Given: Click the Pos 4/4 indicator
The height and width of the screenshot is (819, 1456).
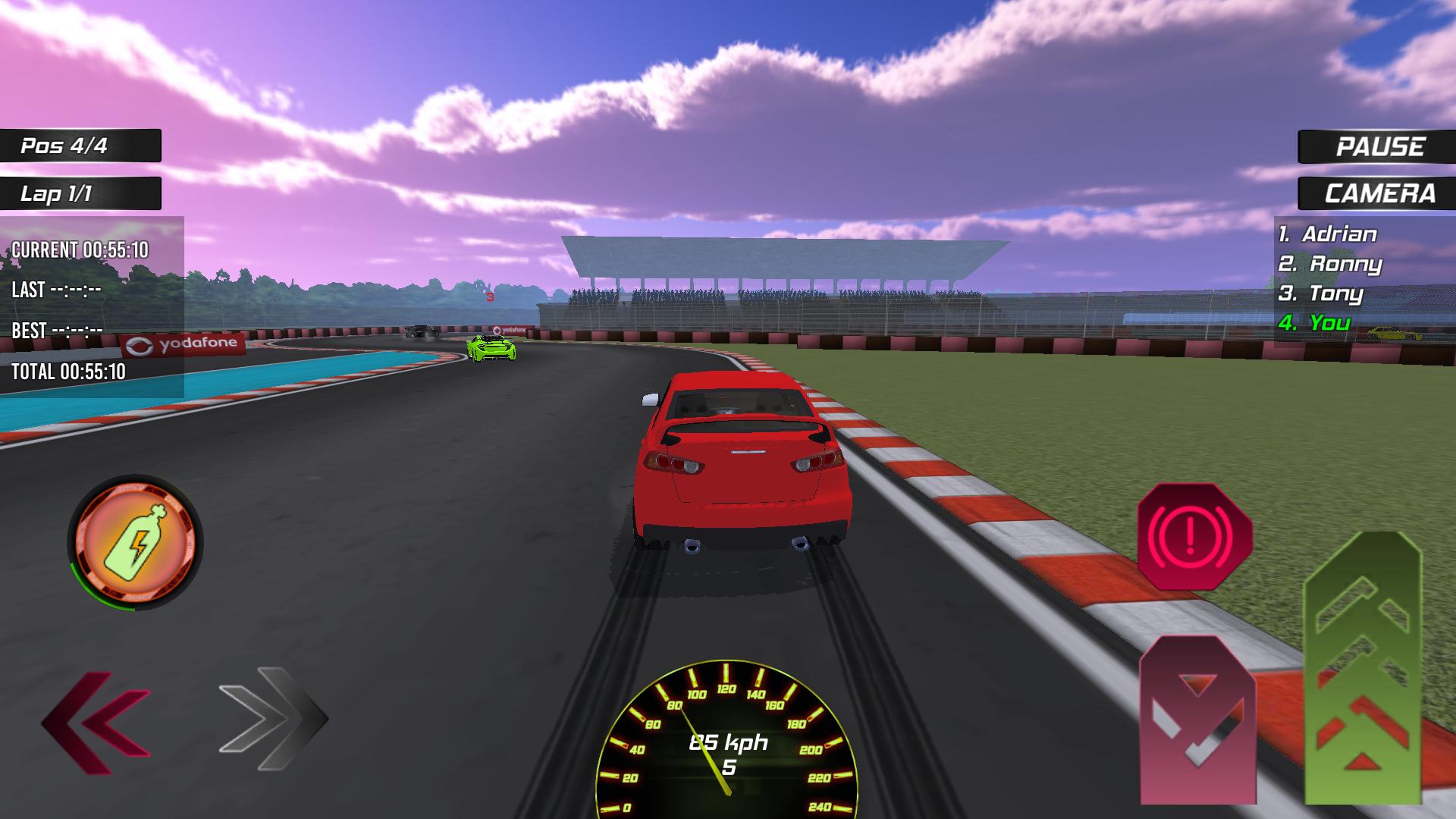Looking at the screenshot, I should 80,146.
